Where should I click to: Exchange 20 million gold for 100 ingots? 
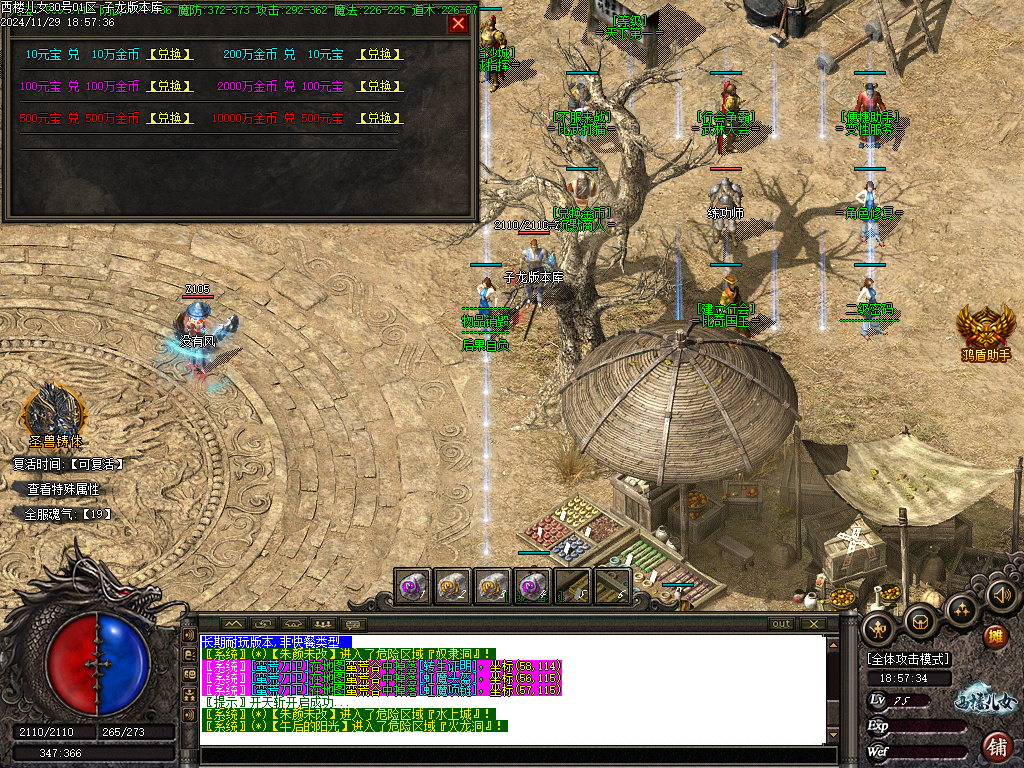pyautogui.click(x=379, y=87)
